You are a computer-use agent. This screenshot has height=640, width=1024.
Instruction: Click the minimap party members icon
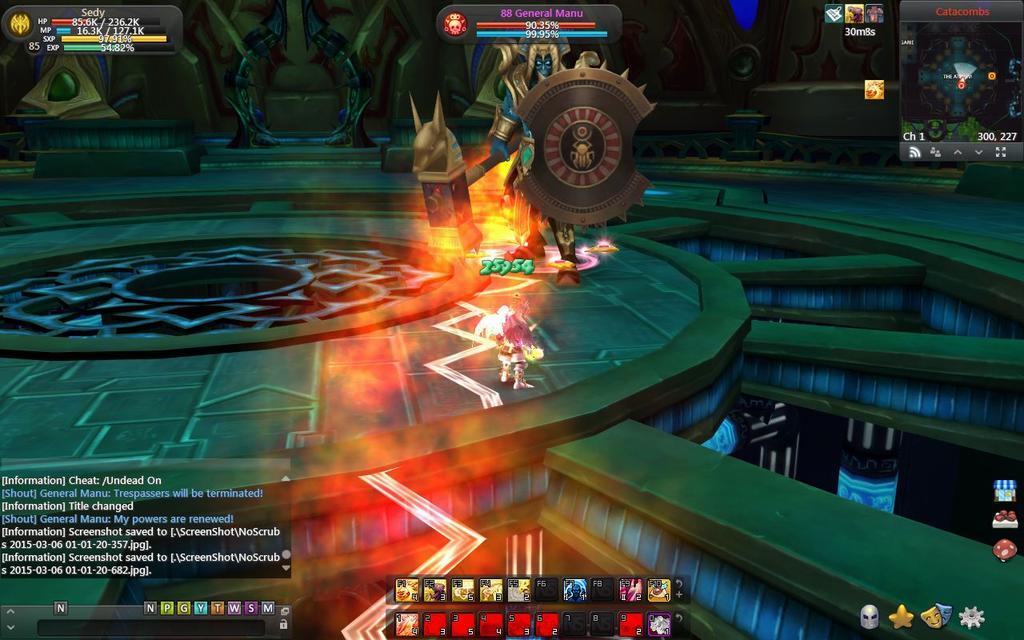click(935, 152)
